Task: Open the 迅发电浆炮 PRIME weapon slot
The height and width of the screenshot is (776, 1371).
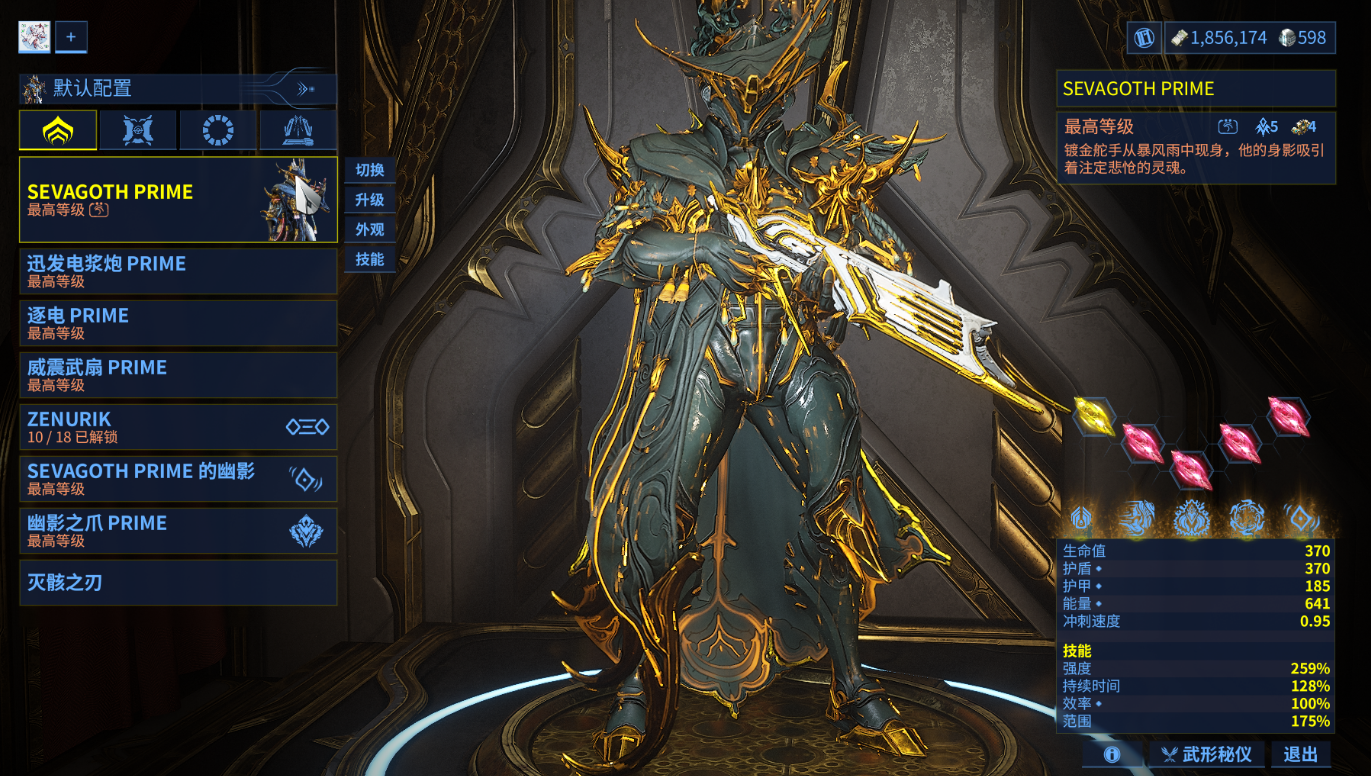Action: (x=178, y=271)
